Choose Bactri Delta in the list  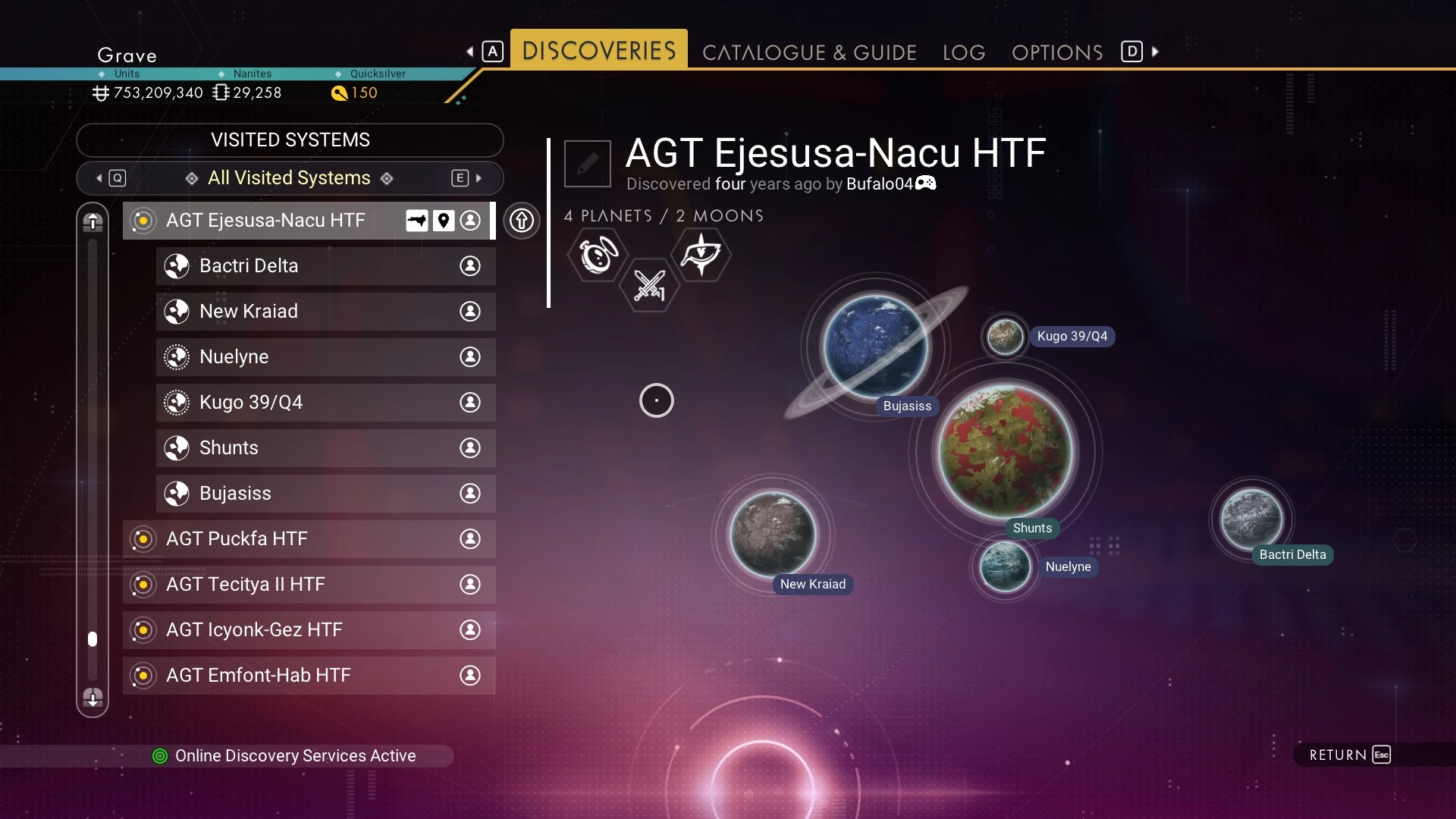(249, 266)
